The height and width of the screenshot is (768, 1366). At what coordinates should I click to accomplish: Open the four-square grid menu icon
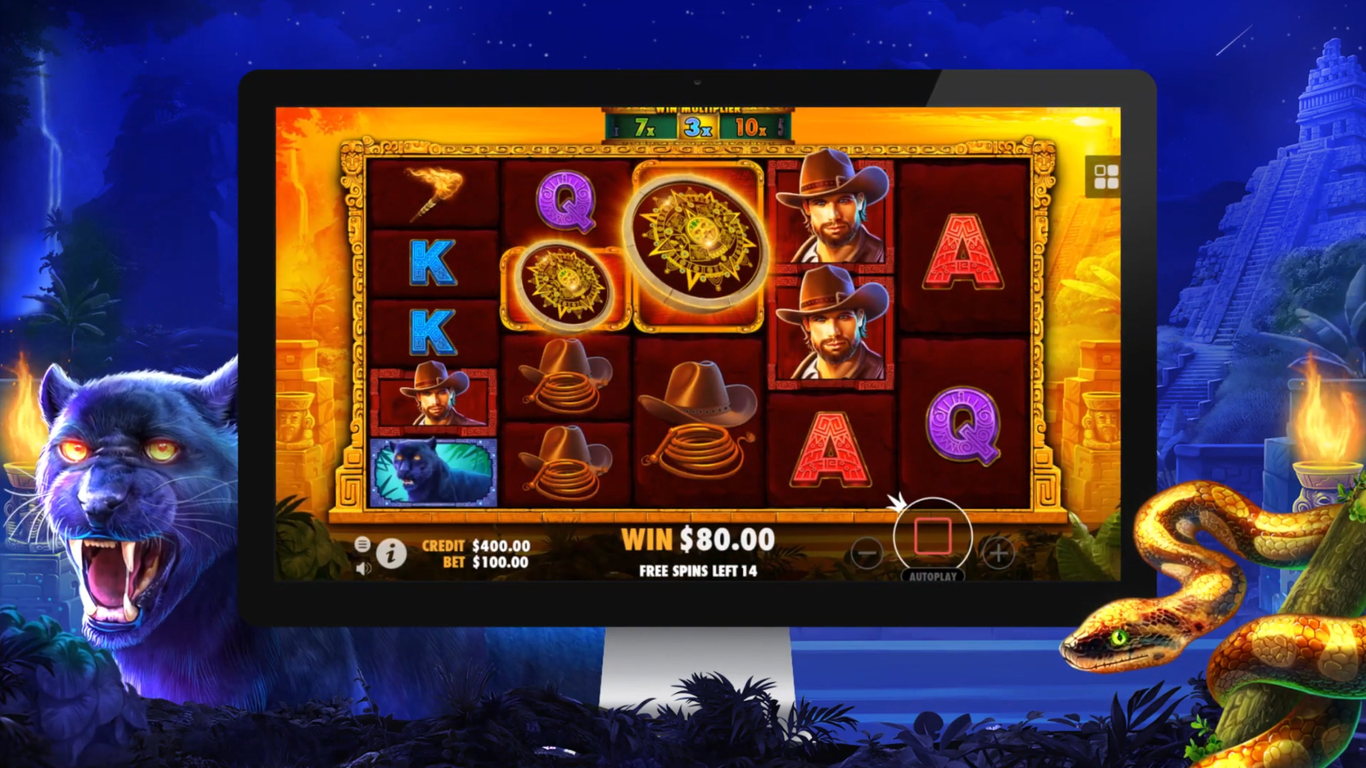pos(1106,177)
